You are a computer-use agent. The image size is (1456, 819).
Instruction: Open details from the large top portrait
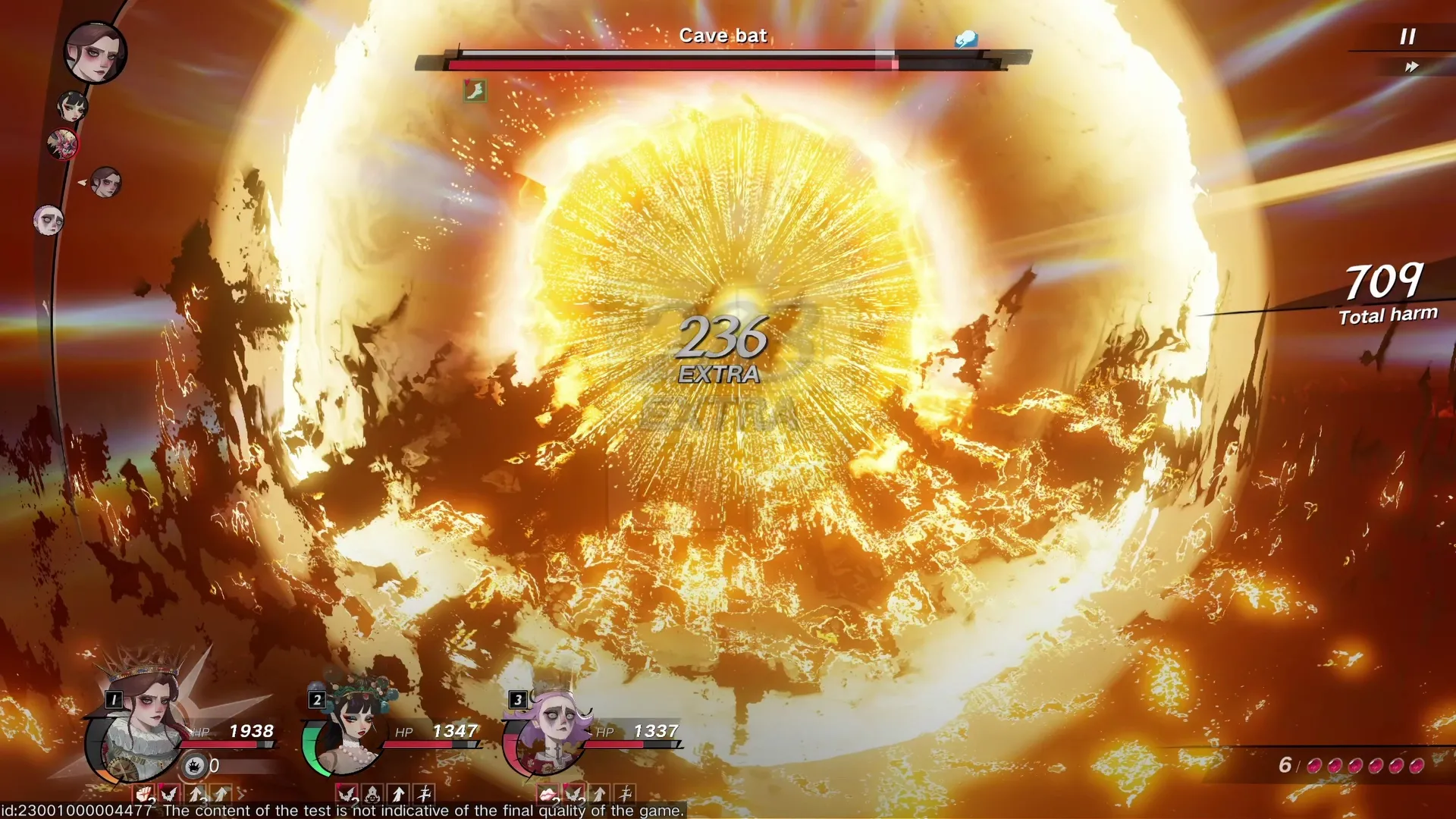pyautogui.click(x=96, y=53)
